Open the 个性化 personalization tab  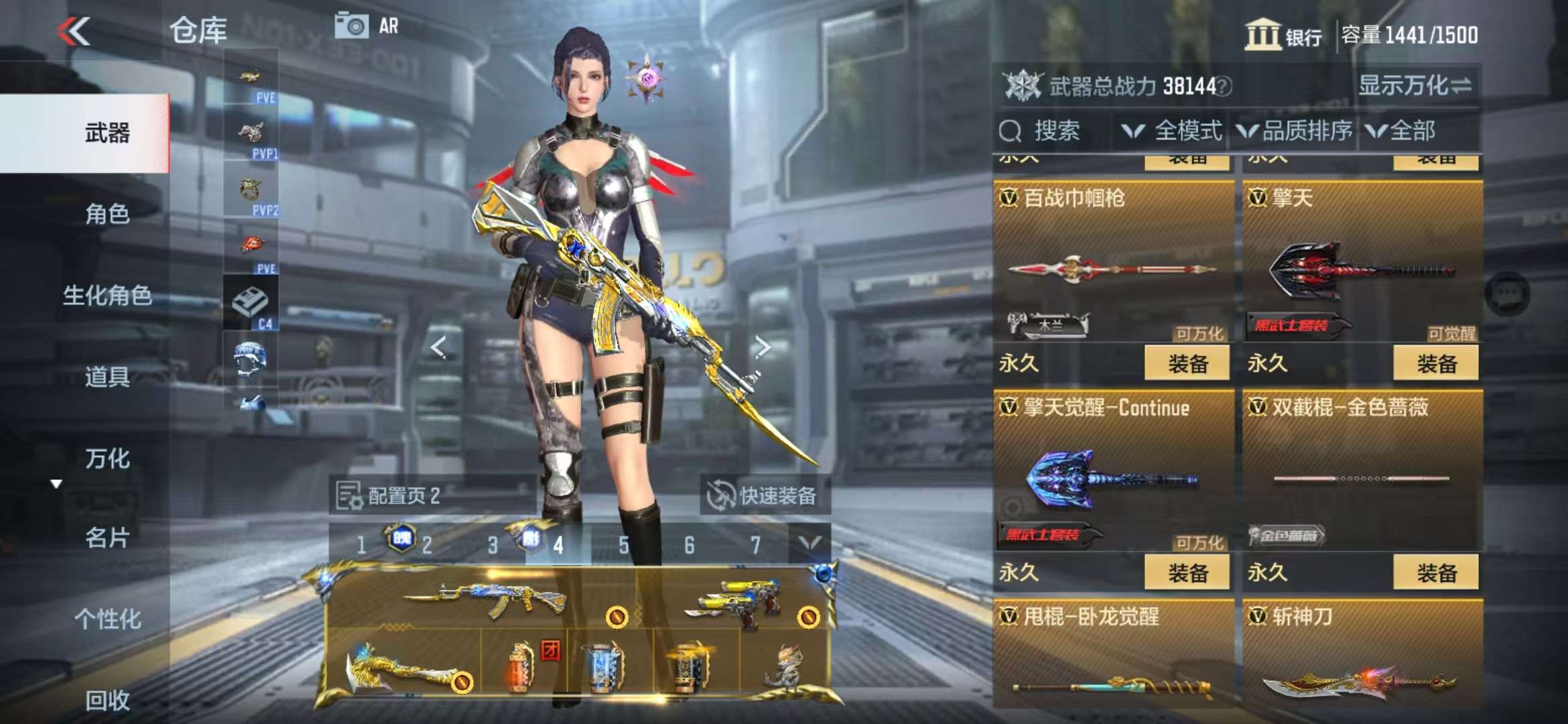[107, 619]
